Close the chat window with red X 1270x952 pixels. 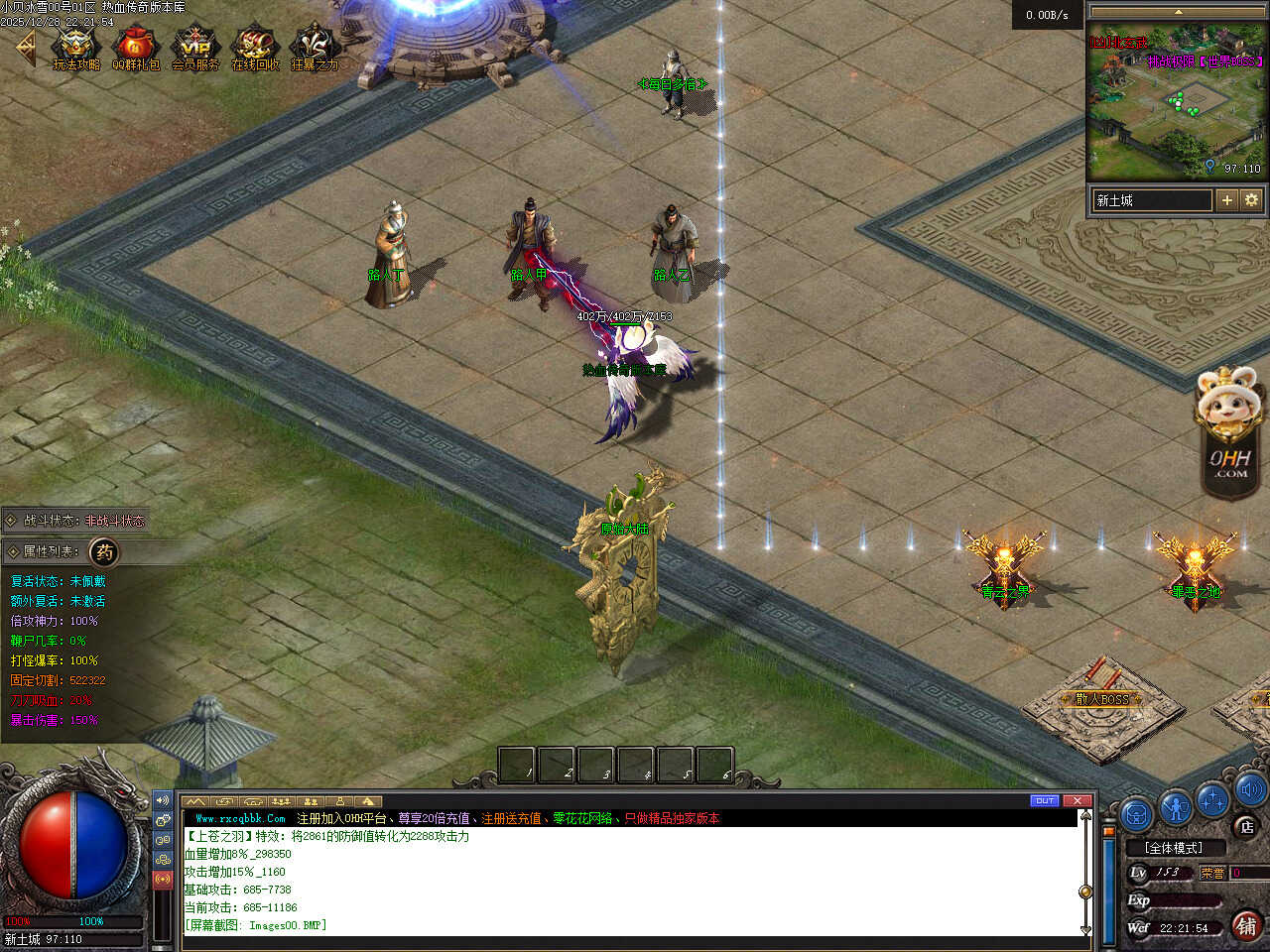click(1077, 800)
